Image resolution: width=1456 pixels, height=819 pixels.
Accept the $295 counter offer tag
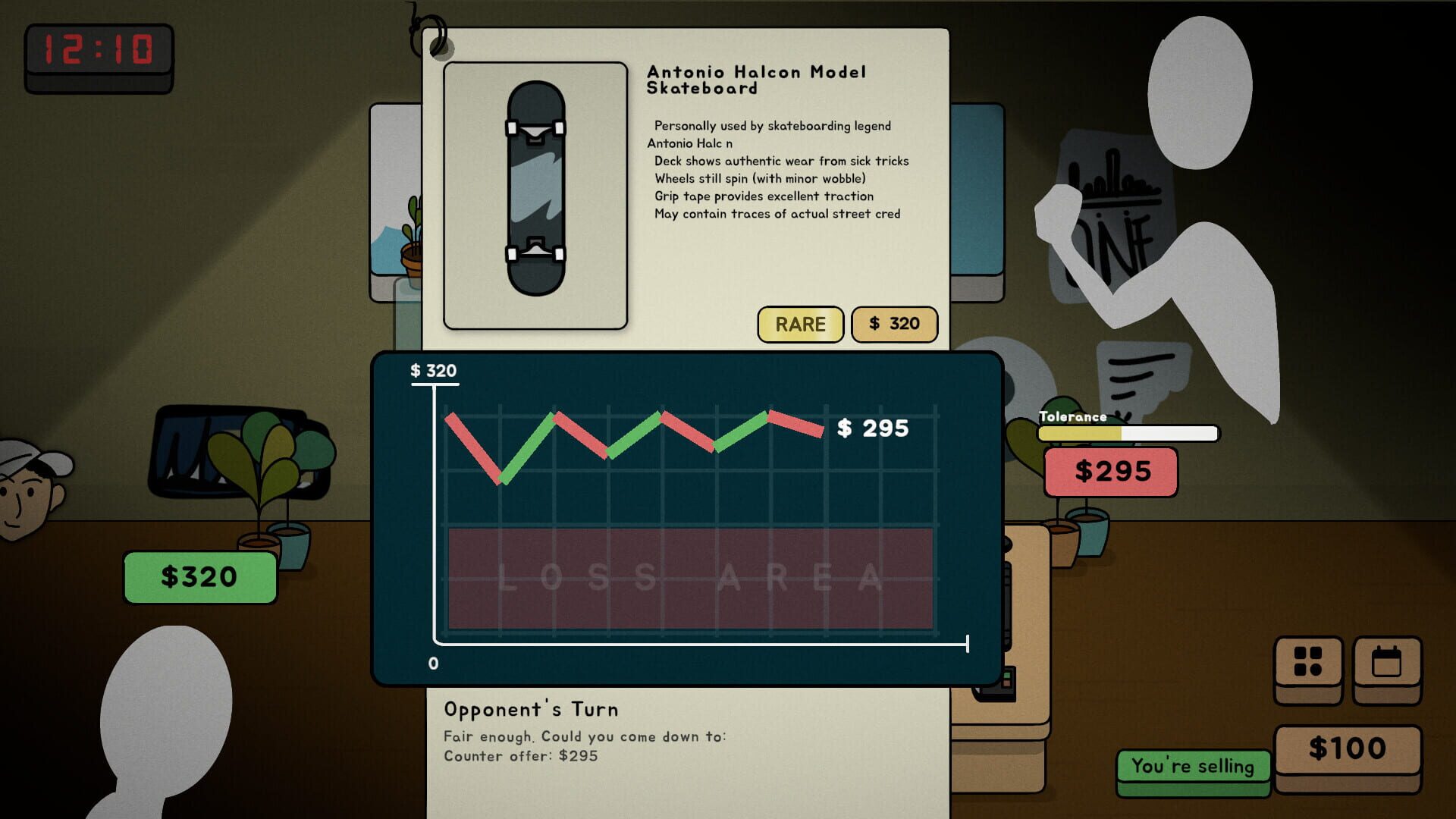tap(1109, 471)
